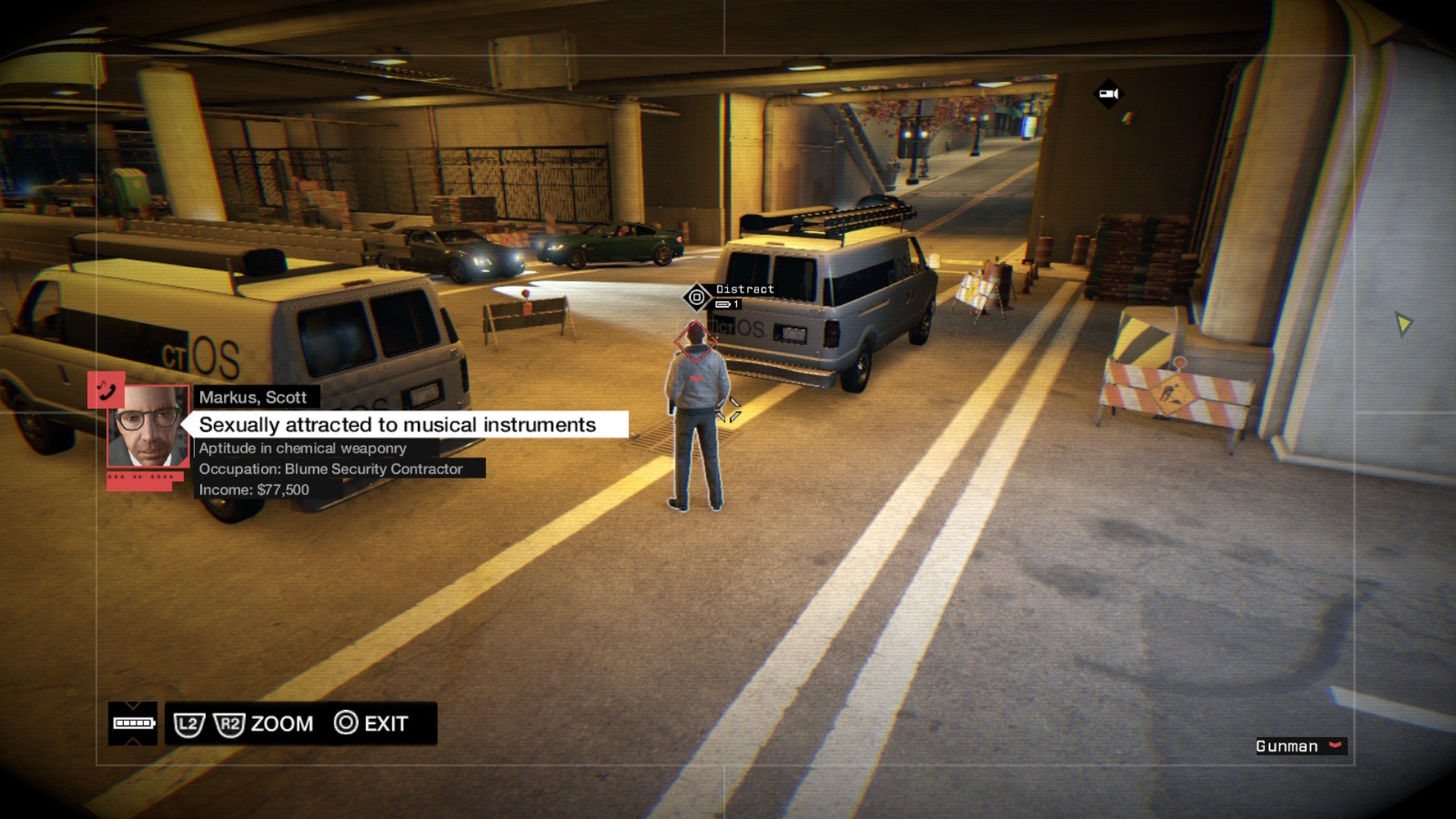Click the yellow arrow waypoint marker
This screenshot has height=819, width=1456.
tap(1403, 324)
